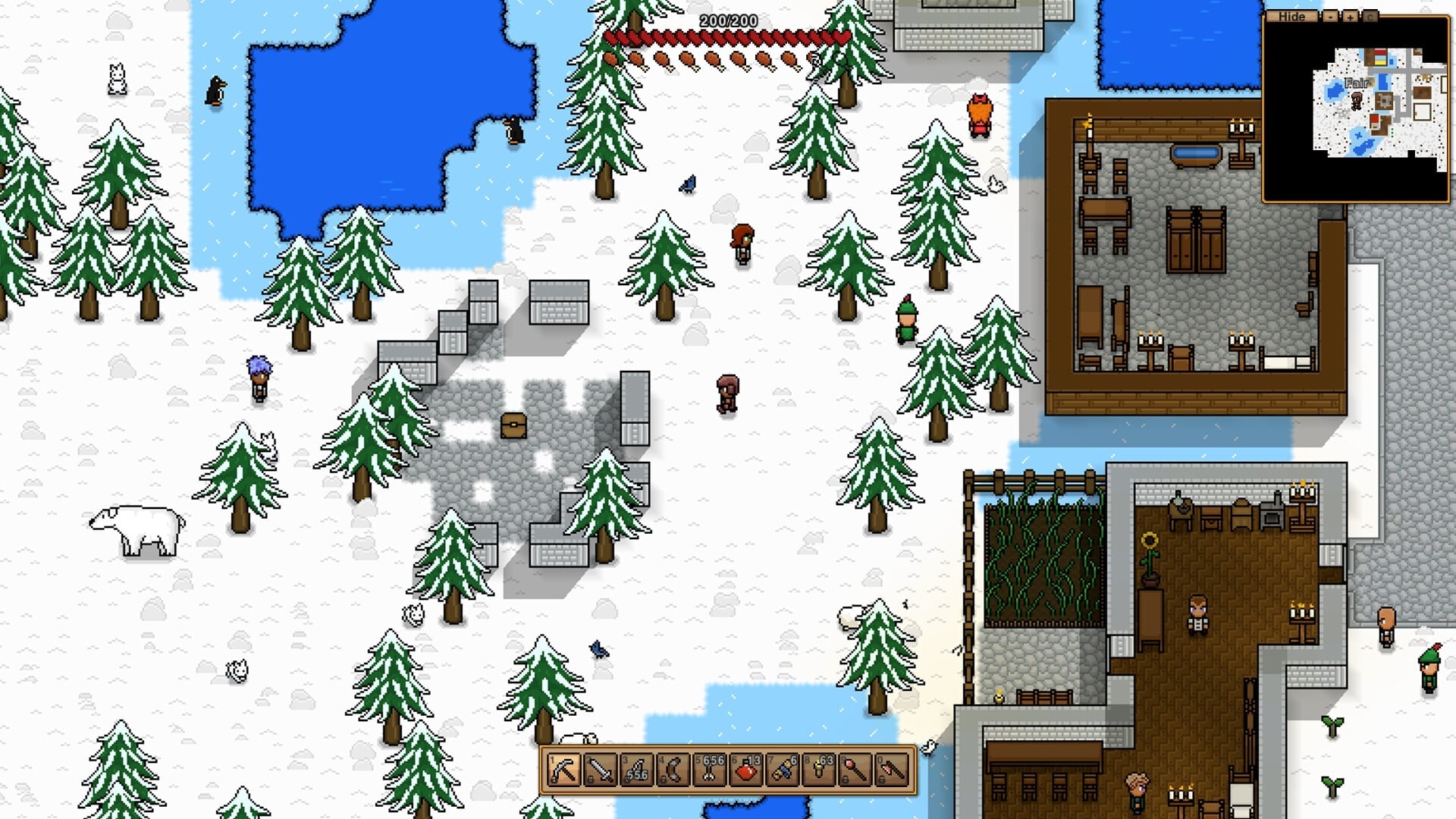Screen dimensions: 1456x819
Task: Zoom in the minimap with the plus button
Action: click(1349, 17)
